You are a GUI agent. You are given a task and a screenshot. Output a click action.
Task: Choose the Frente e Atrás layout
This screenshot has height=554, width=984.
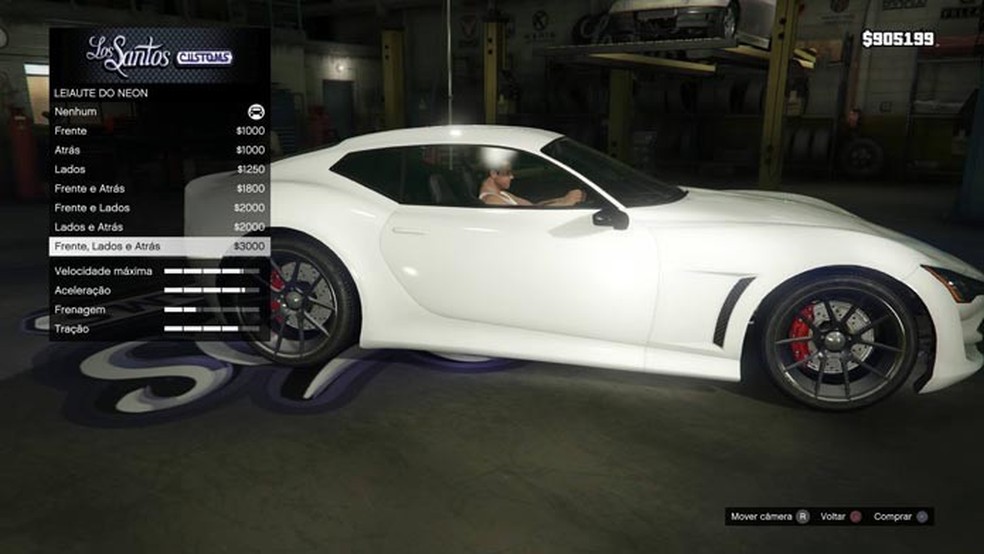click(159, 188)
